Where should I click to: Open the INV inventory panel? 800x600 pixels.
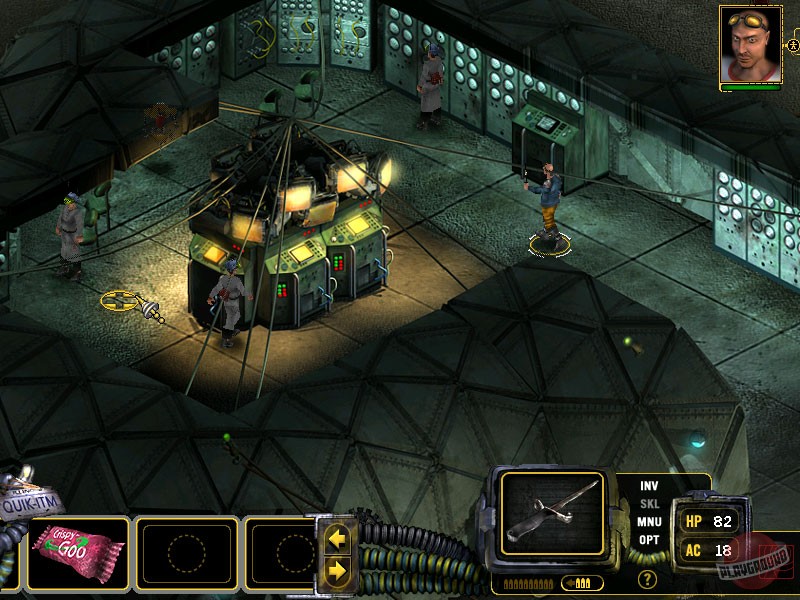pyautogui.click(x=649, y=486)
